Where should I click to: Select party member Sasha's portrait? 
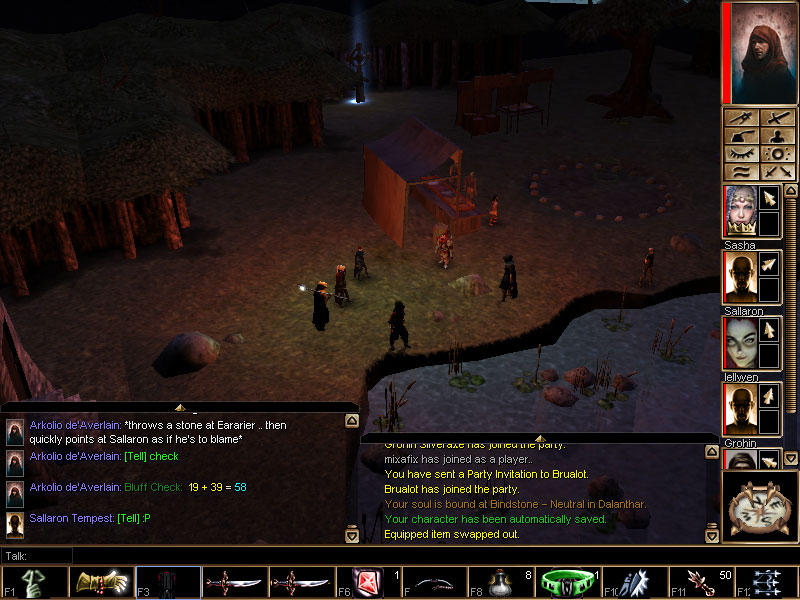pos(739,211)
